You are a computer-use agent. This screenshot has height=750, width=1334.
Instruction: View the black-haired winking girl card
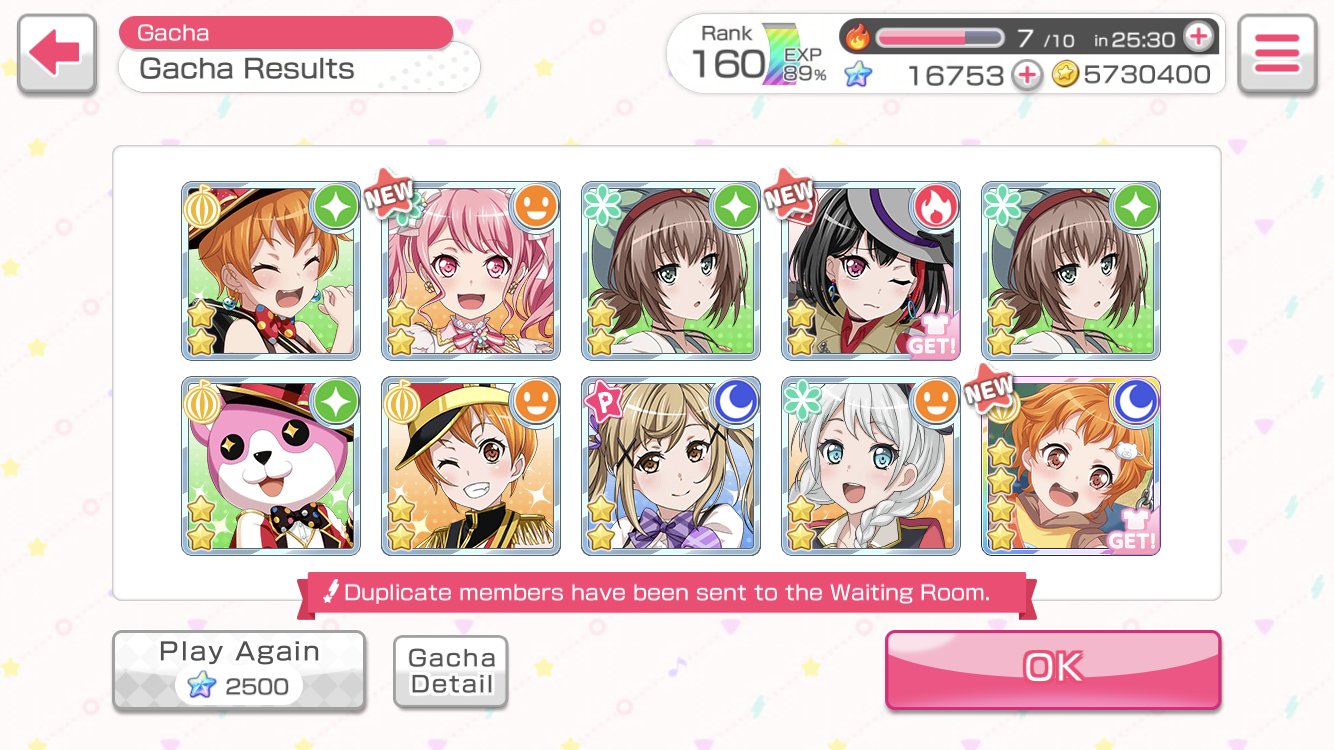[x=870, y=270]
